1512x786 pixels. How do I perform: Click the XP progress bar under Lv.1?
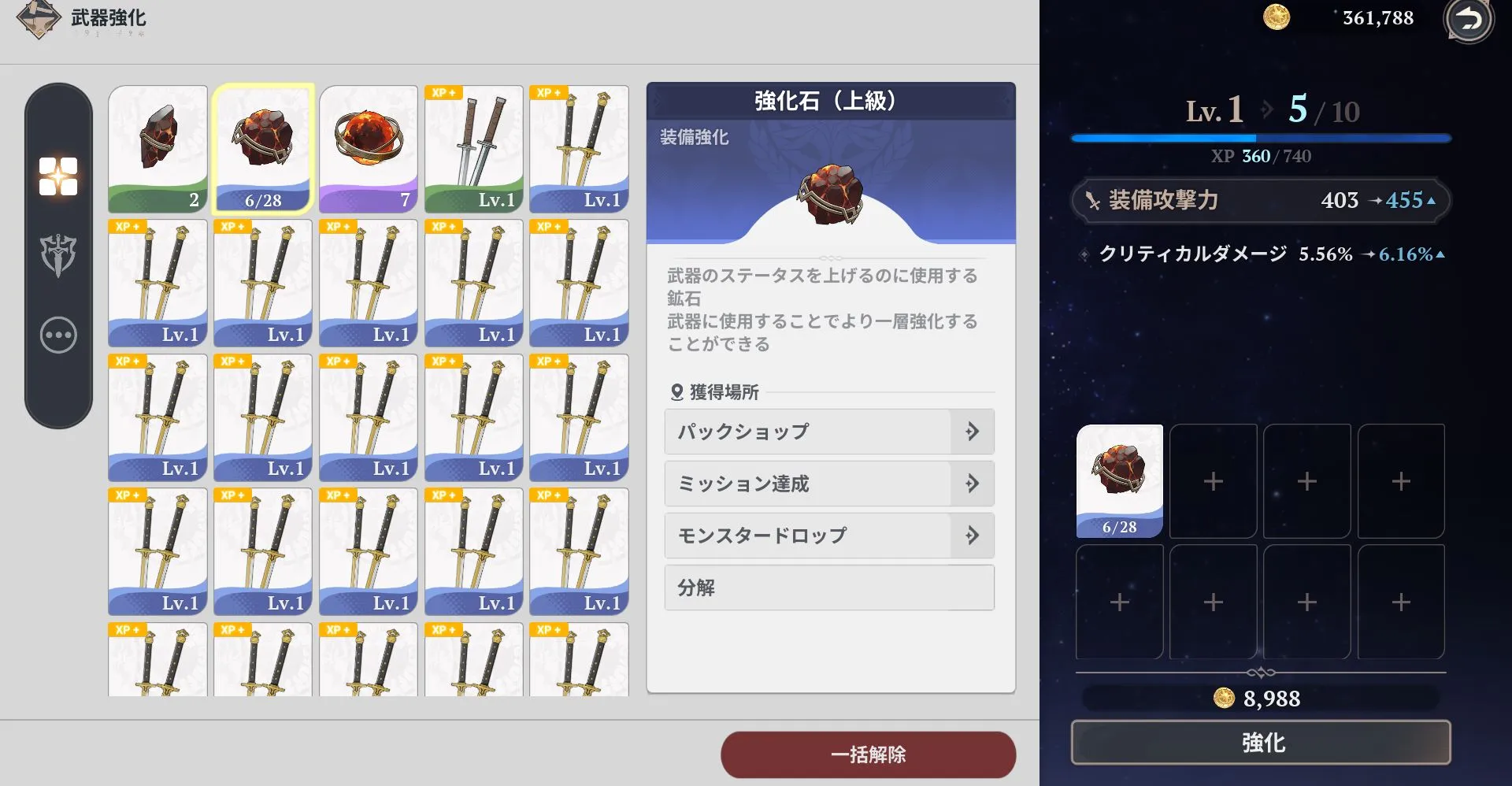pos(1258,137)
